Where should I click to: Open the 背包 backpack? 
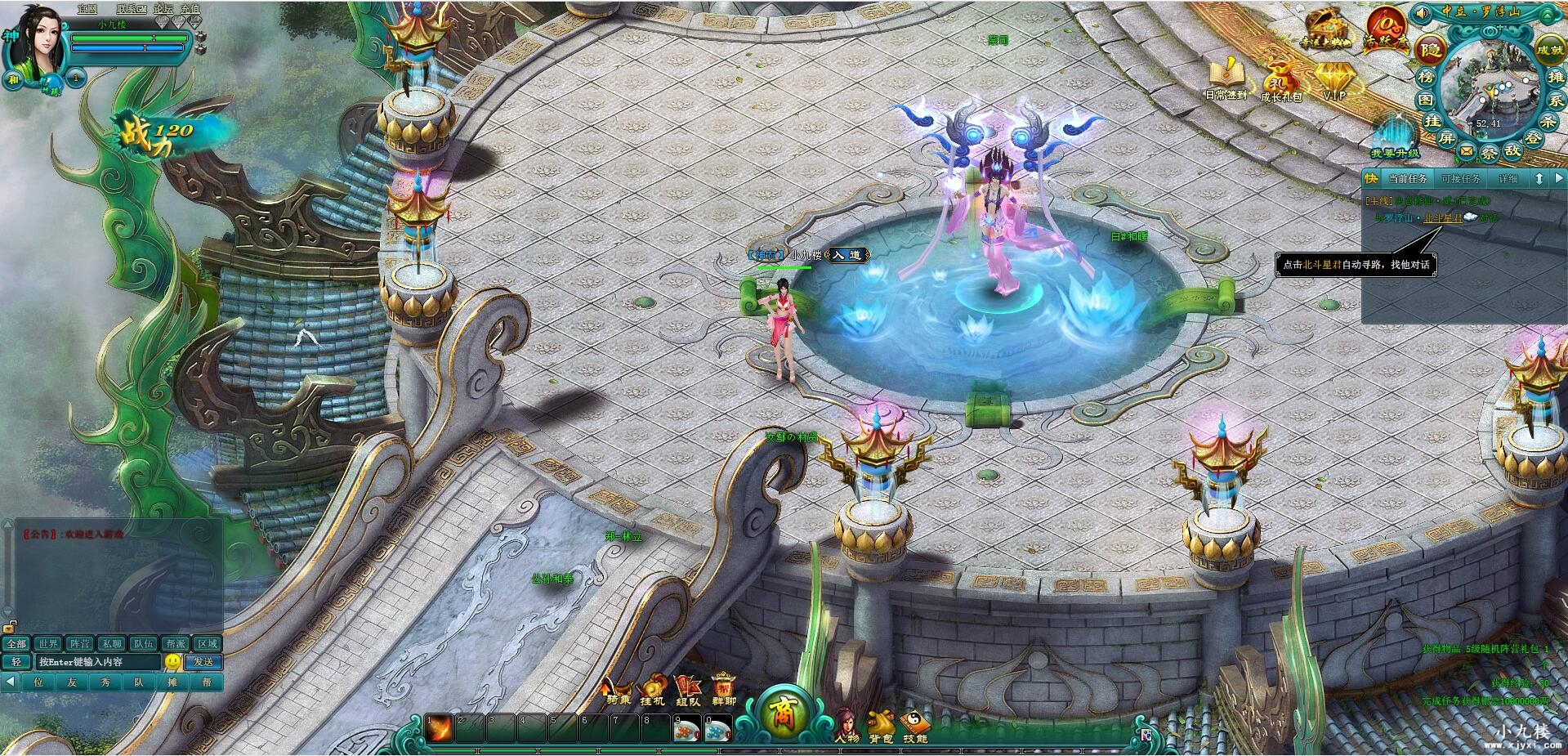click(881, 725)
